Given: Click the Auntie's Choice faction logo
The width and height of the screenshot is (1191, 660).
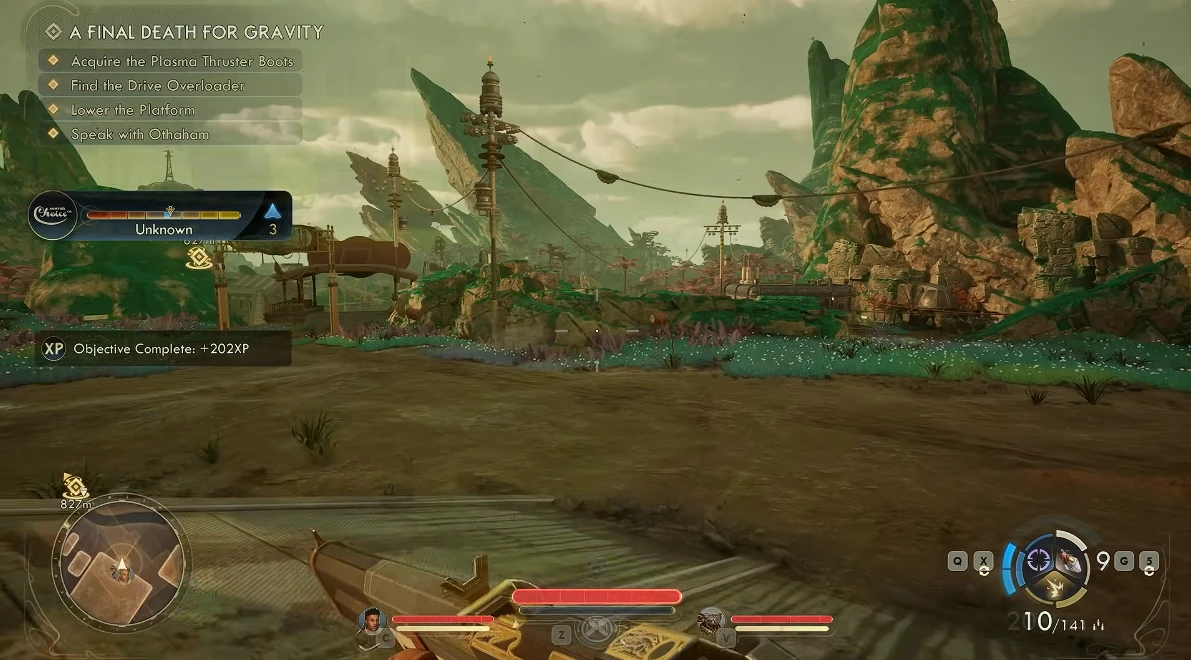Looking at the screenshot, I should (x=51, y=216).
